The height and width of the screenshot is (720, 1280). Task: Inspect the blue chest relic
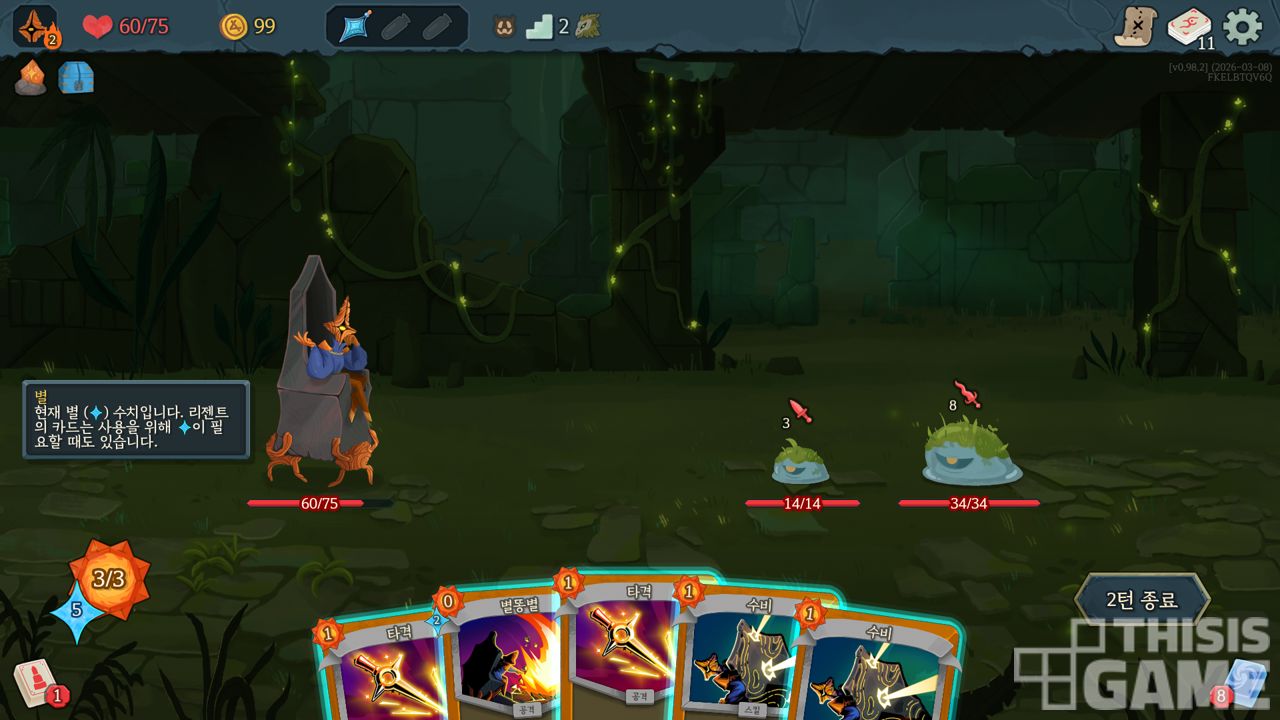tap(76, 78)
